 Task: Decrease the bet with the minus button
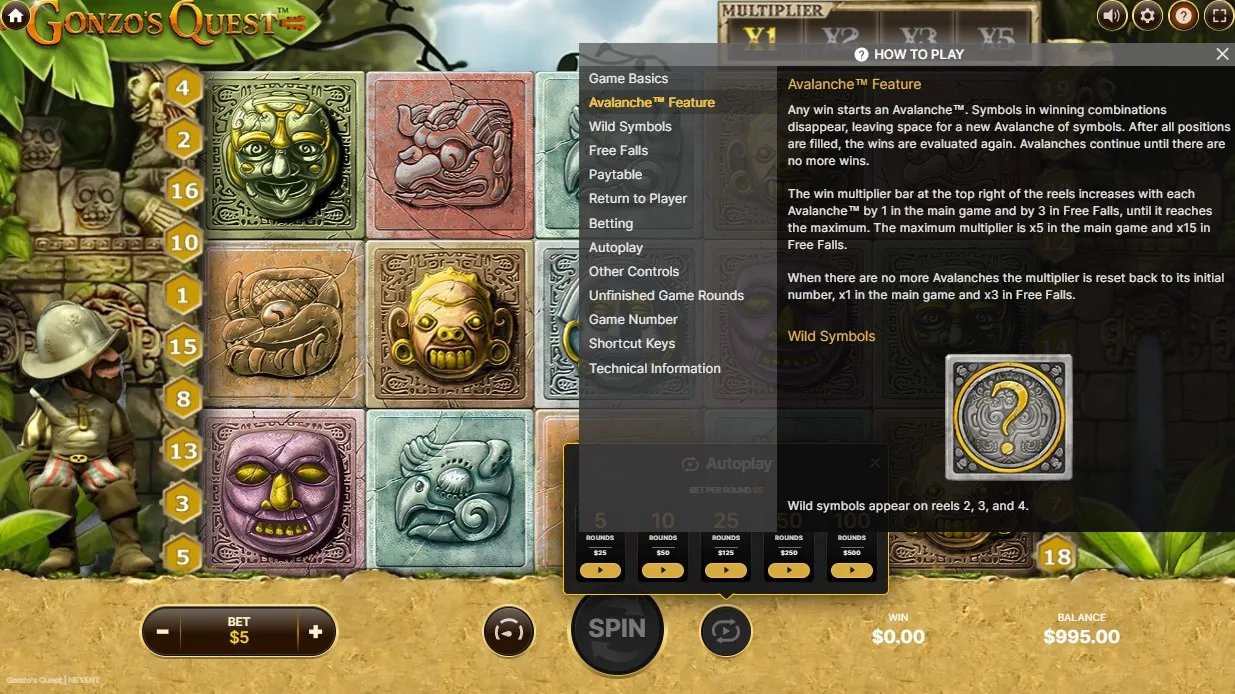click(x=162, y=632)
